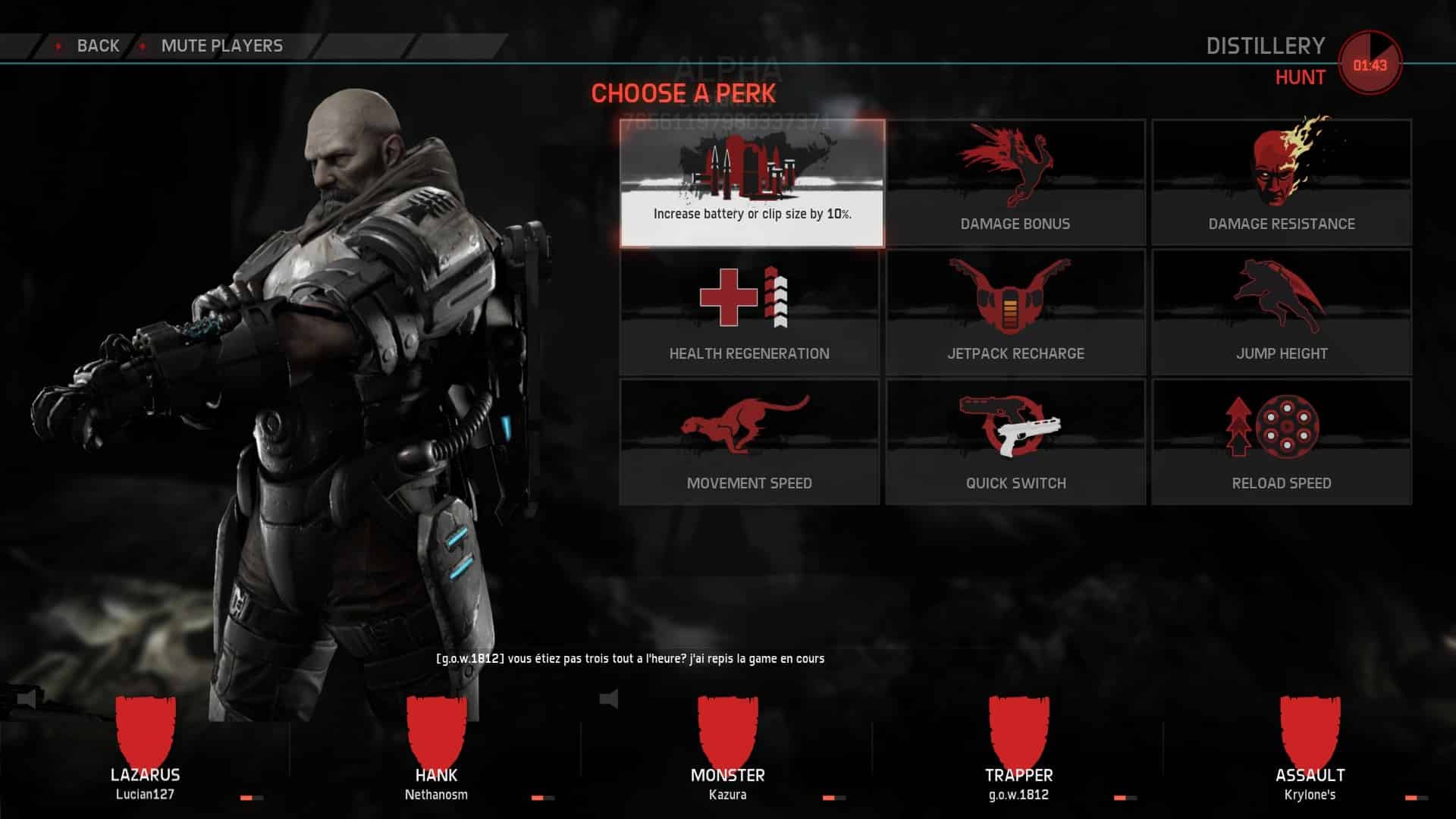Select the Movement Speed perk
Image resolution: width=1456 pixels, height=819 pixels.
(749, 442)
